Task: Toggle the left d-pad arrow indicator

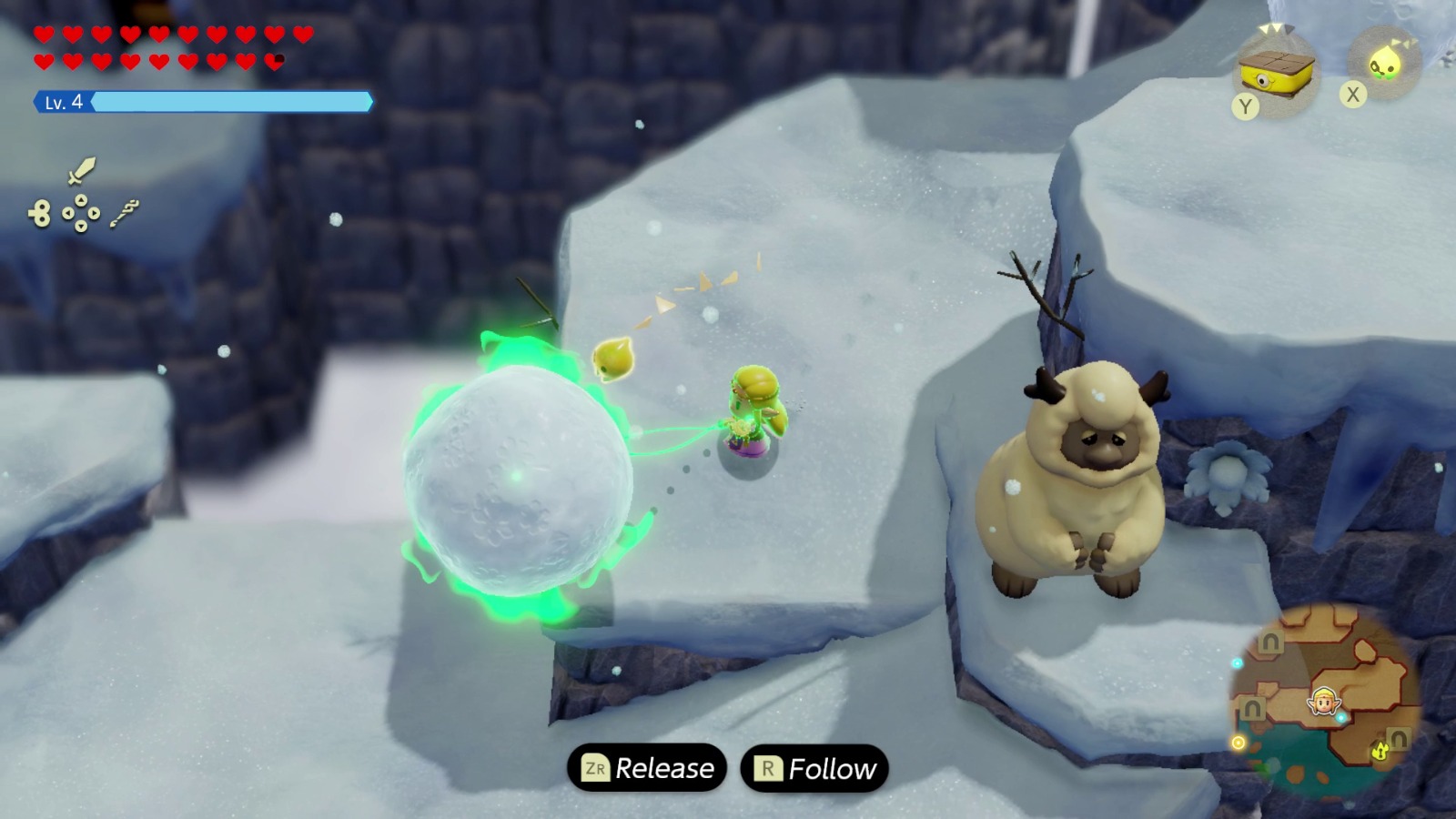Action: tap(68, 213)
